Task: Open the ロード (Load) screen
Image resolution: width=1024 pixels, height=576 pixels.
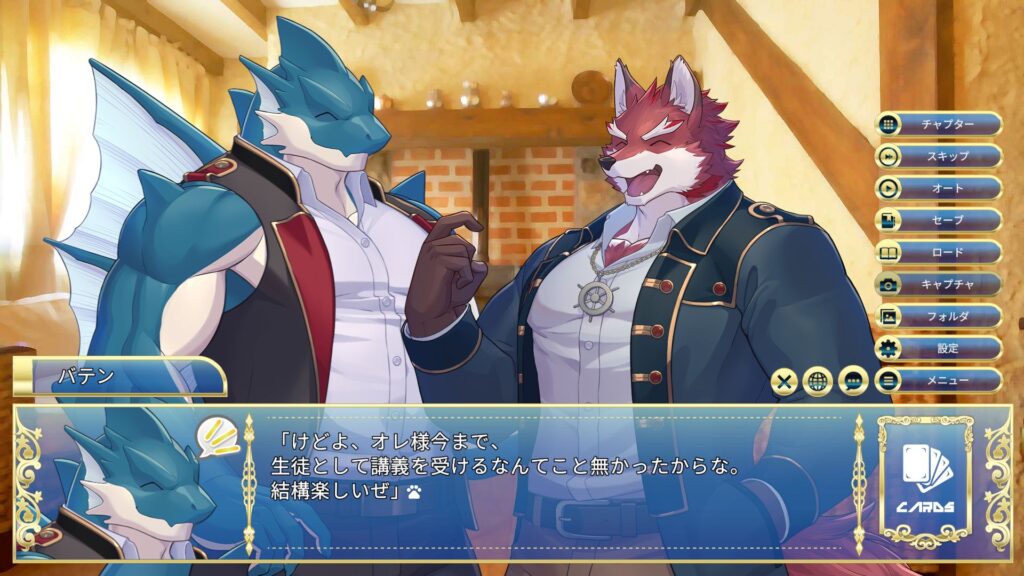Action: pos(939,252)
